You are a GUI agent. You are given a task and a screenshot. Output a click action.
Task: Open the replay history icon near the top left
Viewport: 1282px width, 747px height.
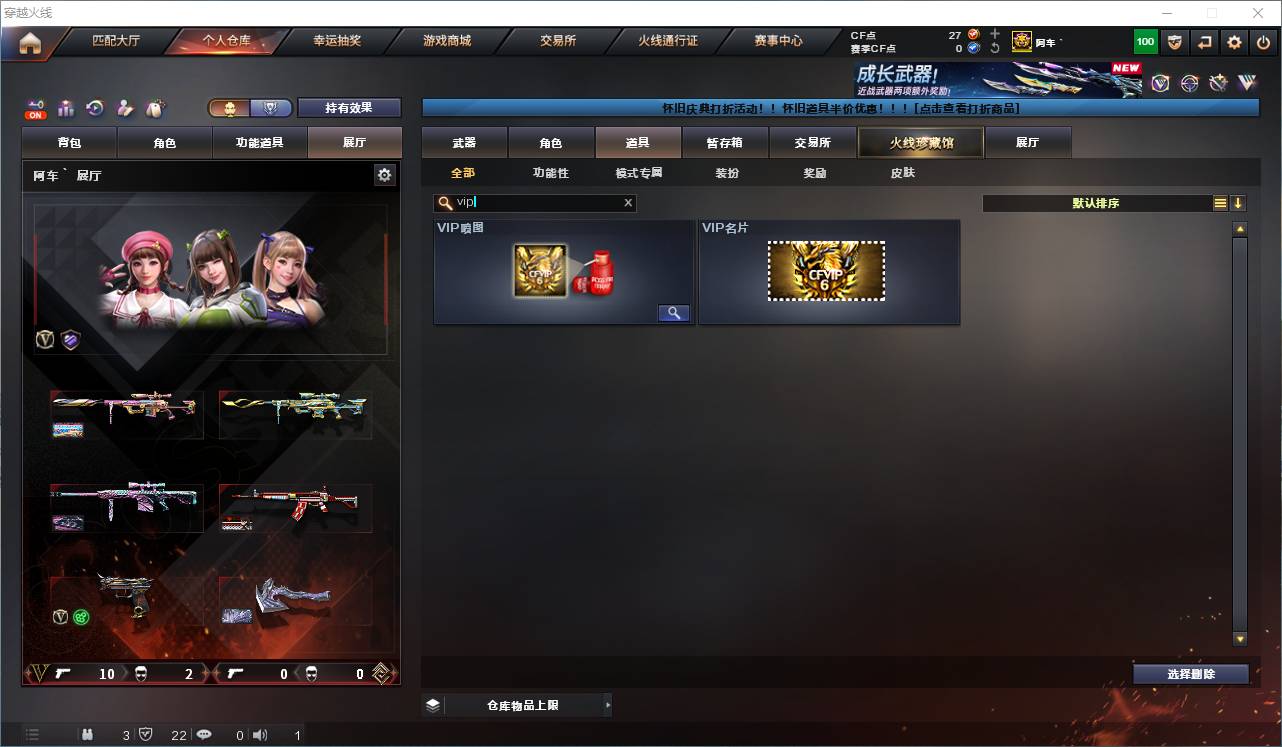[x=94, y=106]
